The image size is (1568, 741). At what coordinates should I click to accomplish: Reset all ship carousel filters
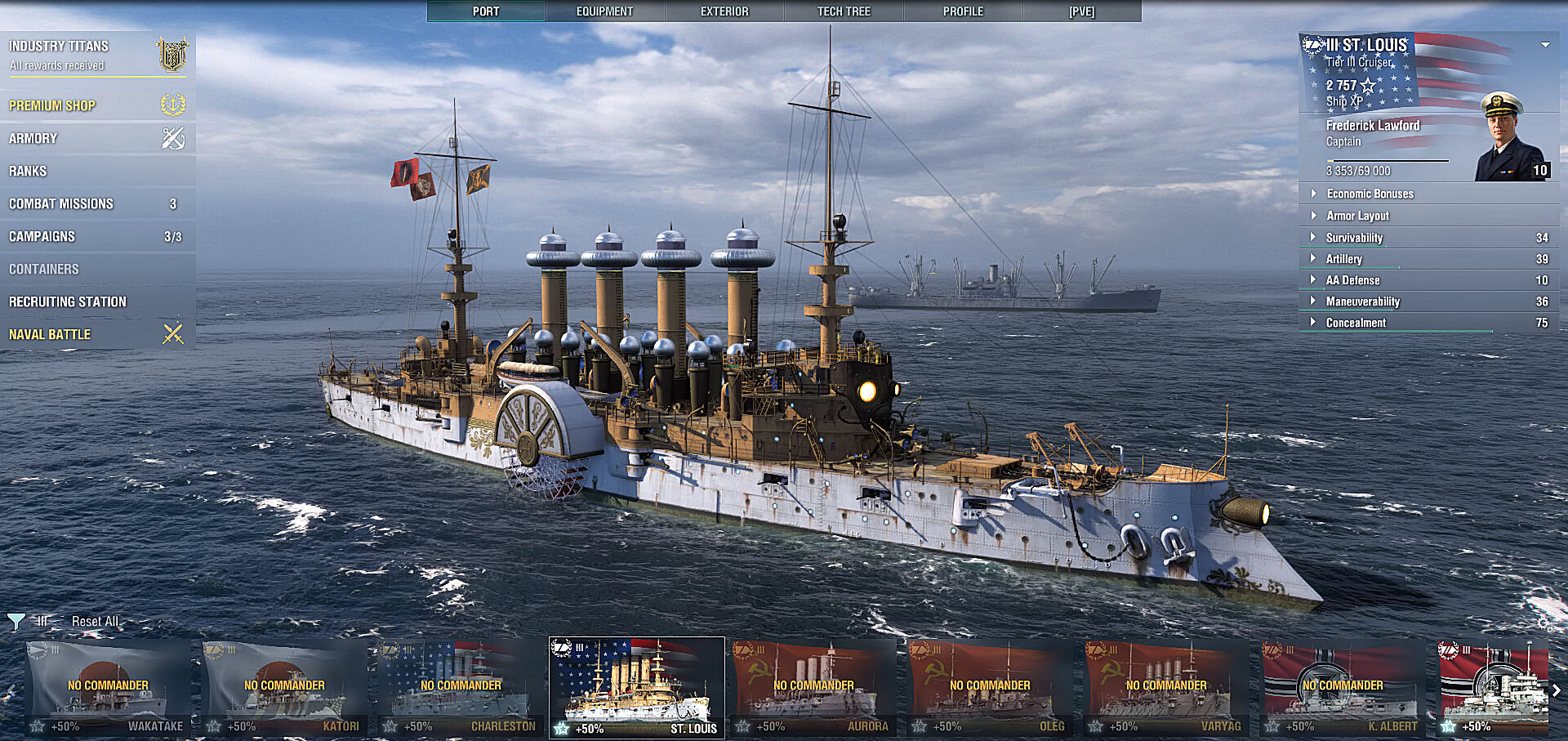[95, 622]
